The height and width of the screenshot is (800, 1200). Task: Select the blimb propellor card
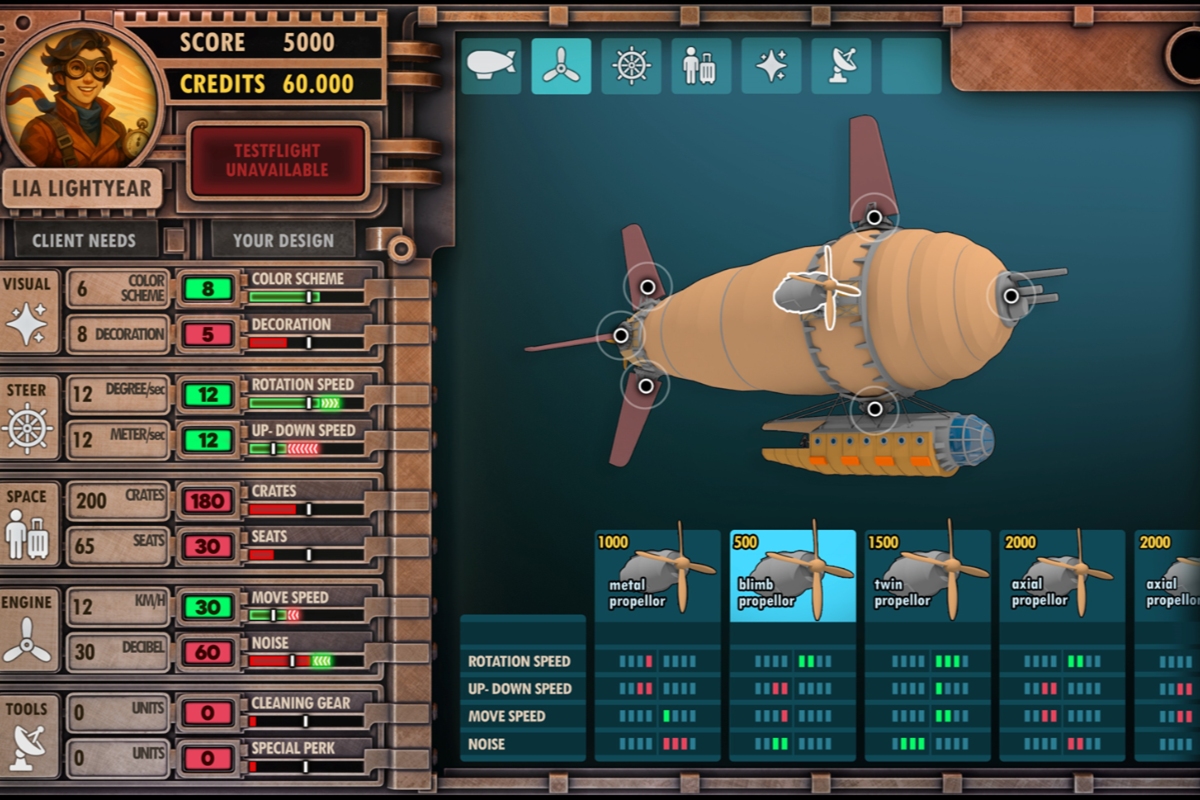click(793, 575)
